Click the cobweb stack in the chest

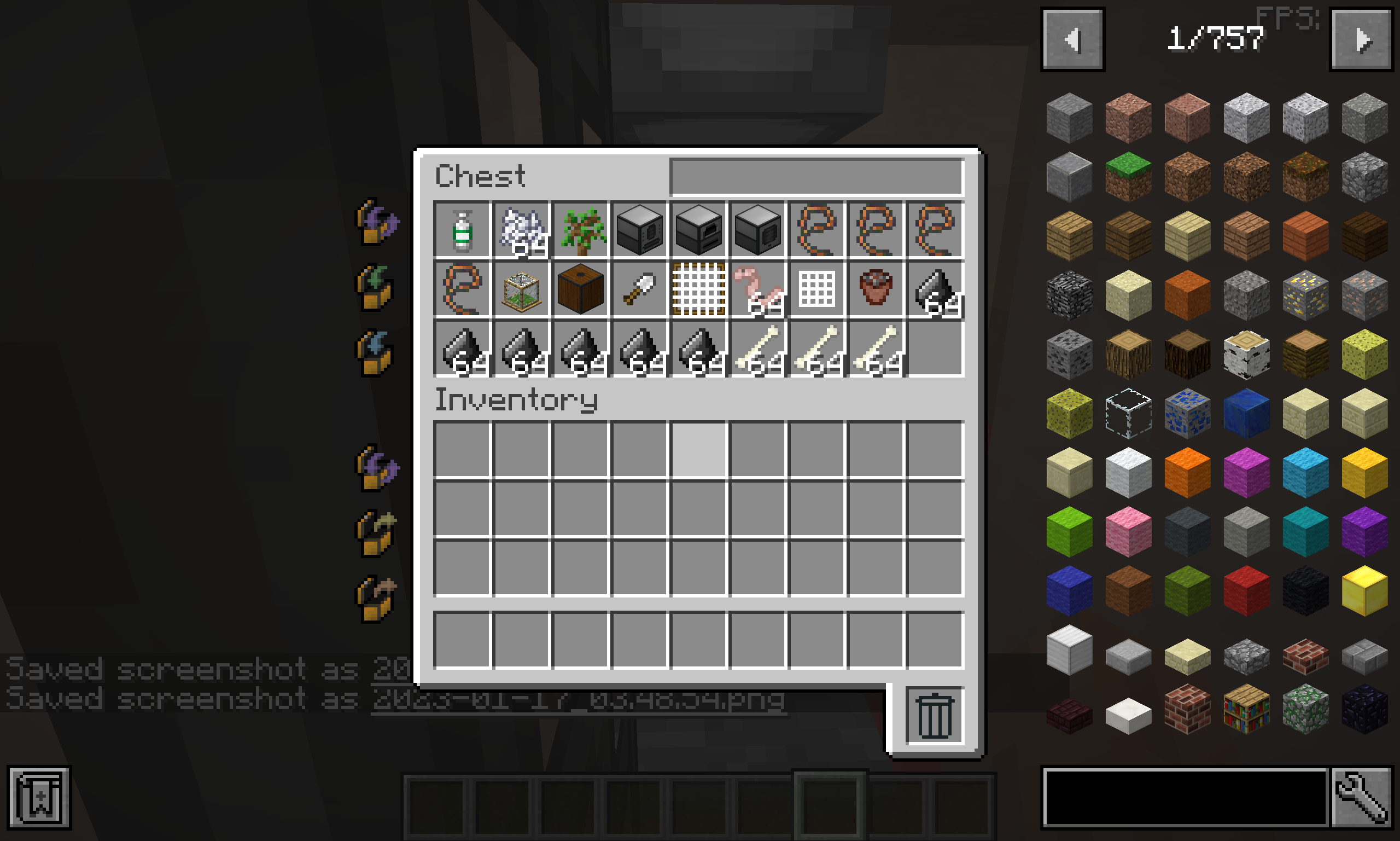521,229
